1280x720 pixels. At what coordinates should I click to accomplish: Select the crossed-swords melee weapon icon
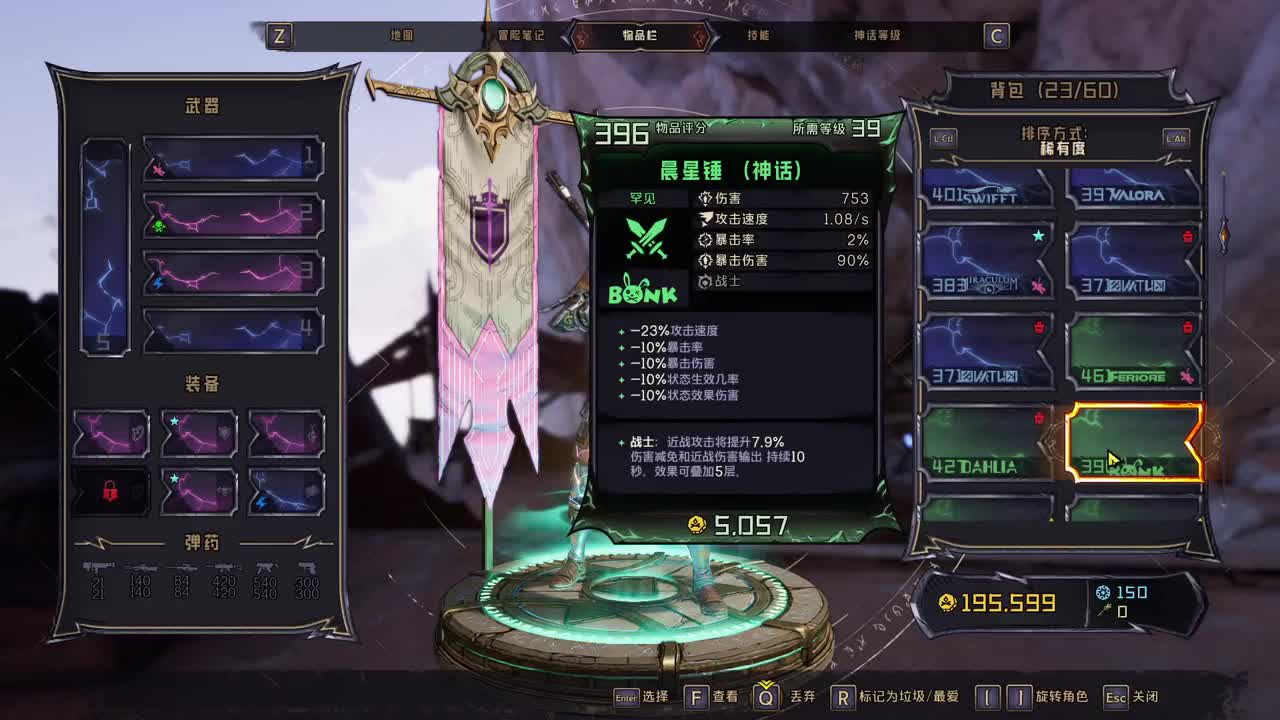[646, 239]
